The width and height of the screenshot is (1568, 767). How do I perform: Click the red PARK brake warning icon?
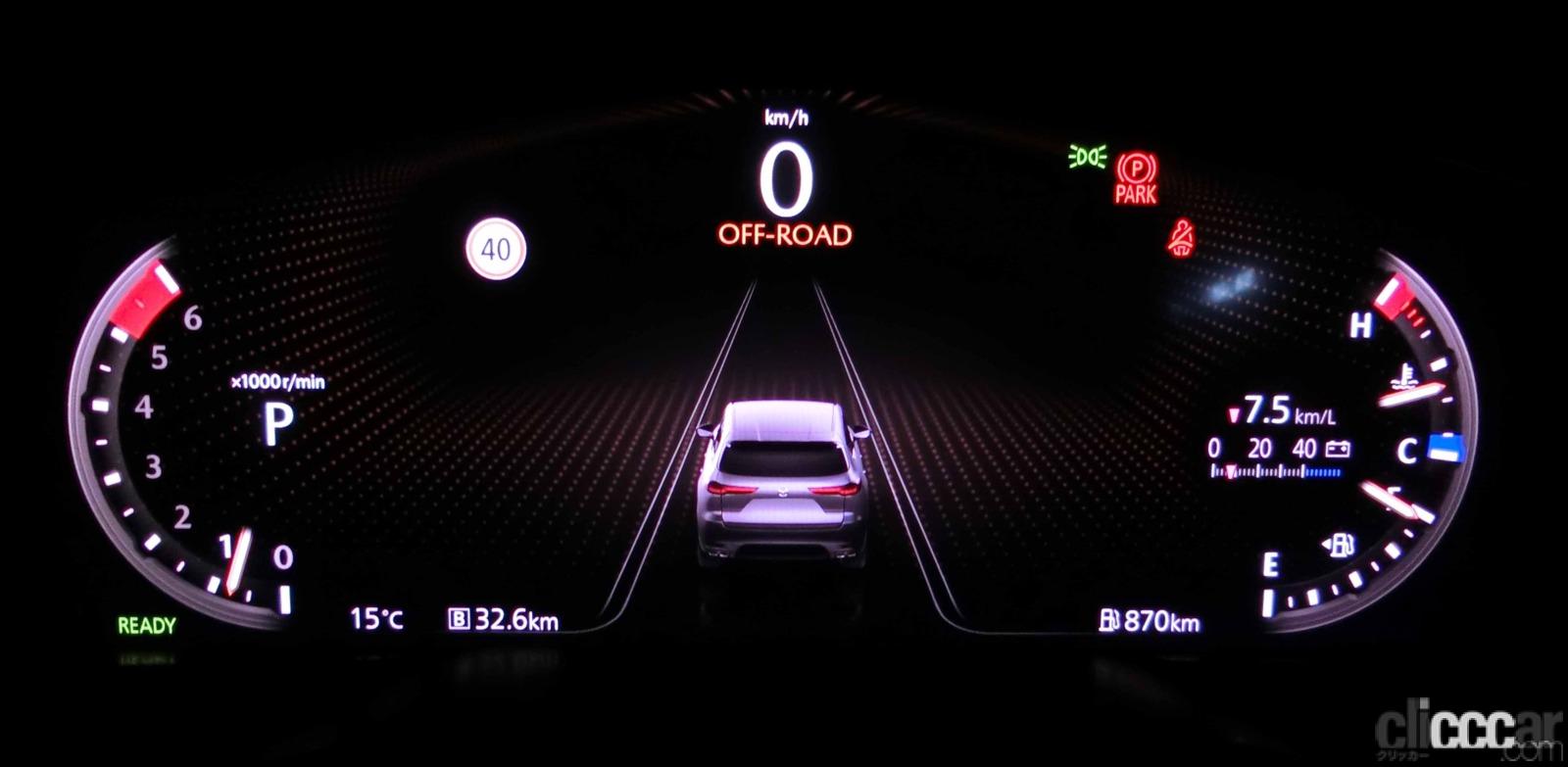1138,179
